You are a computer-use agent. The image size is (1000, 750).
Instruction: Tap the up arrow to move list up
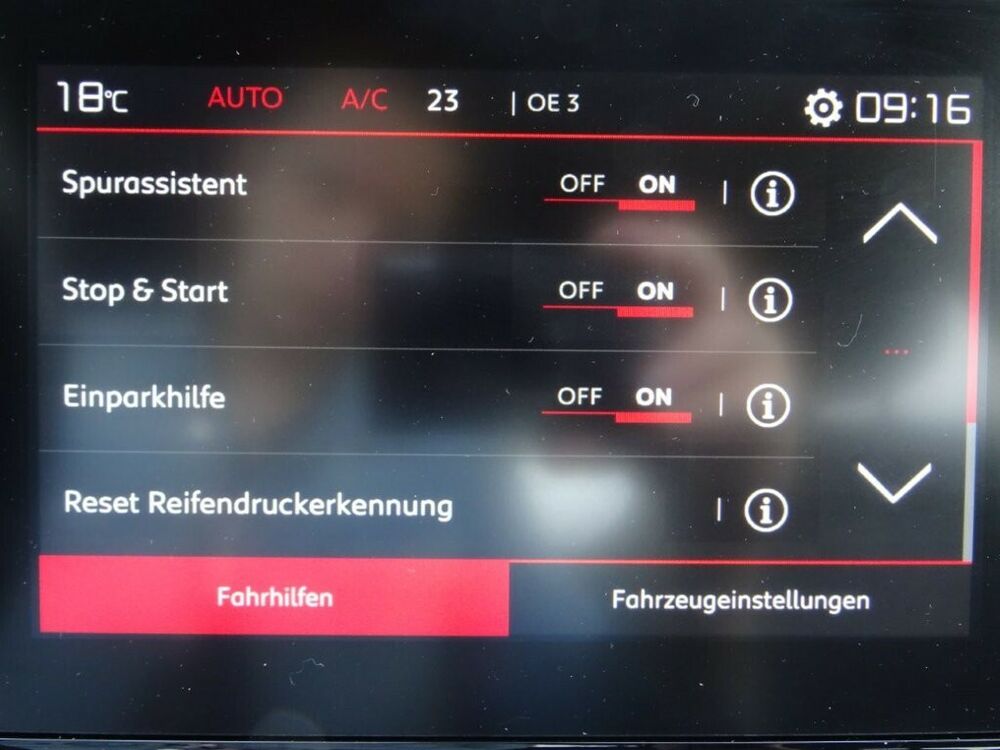pos(899,224)
